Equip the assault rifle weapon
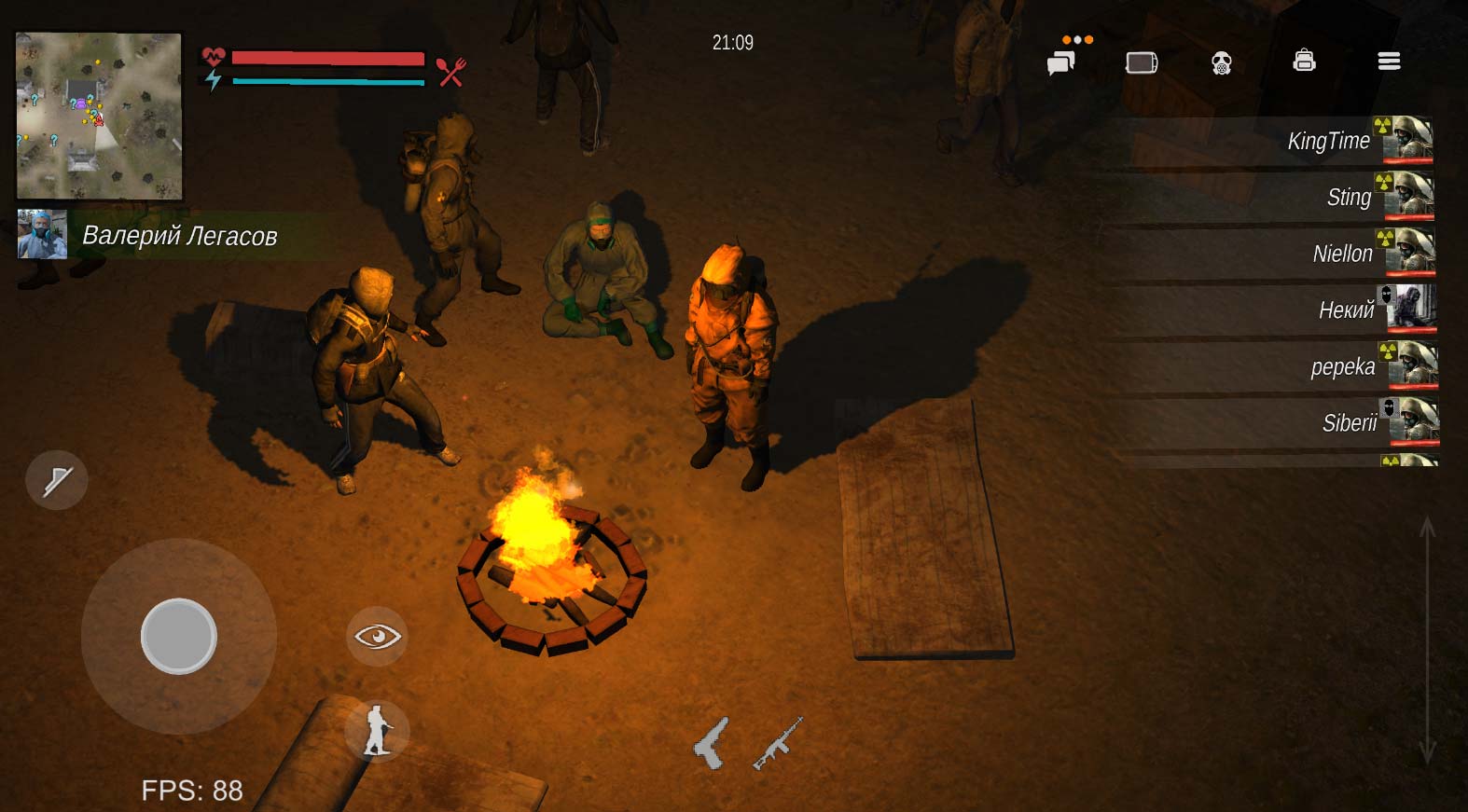1468x812 pixels. tap(778, 743)
